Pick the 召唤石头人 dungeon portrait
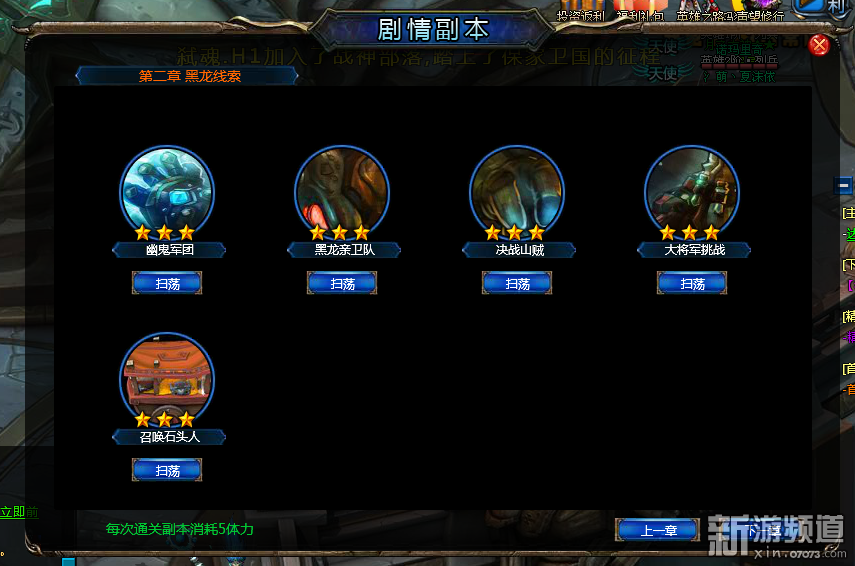855x566 pixels. point(167,378)
